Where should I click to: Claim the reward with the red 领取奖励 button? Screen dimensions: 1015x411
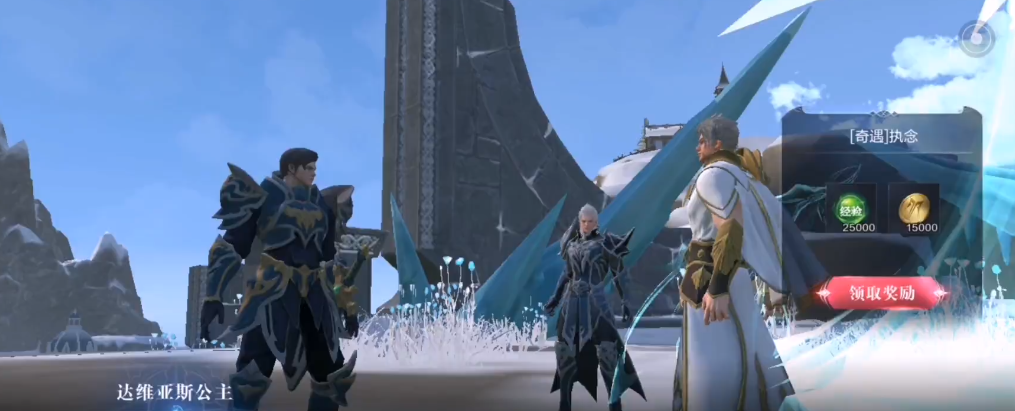tap(881, 293)
